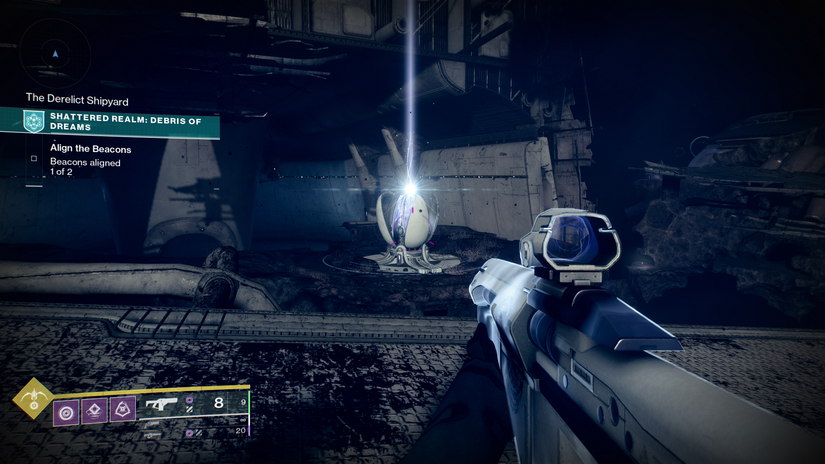Select the Shattered Realm activity emblem icon
Viewport: 825px width, 464px height.
pyautogui.click(x=36, y=122)
